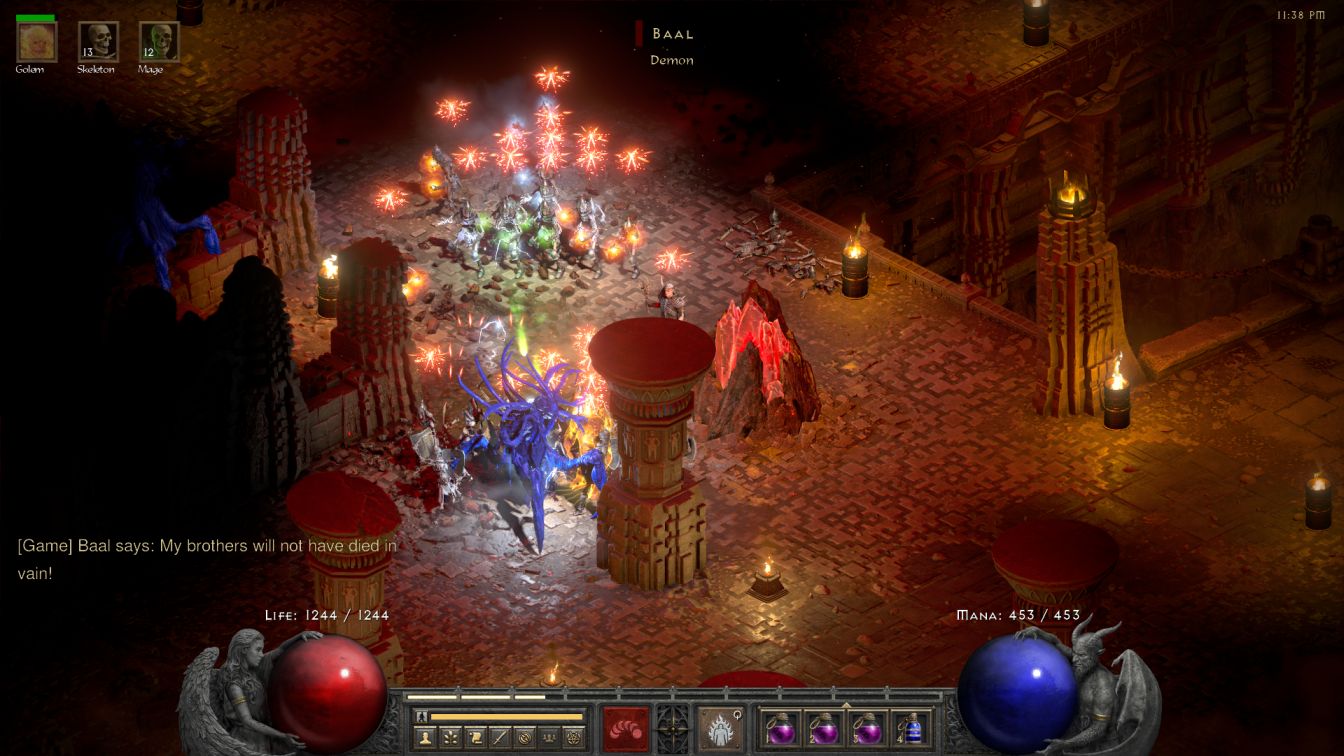
Task: Open the character screen bust icon
Action: pyautogui.click(x=427, y=738)
